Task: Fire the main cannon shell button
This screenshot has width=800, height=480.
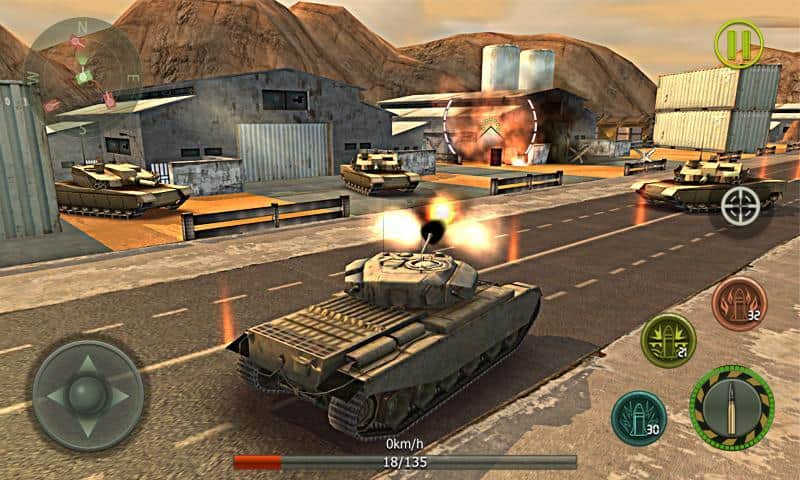Action: click(x=731, y=407)
